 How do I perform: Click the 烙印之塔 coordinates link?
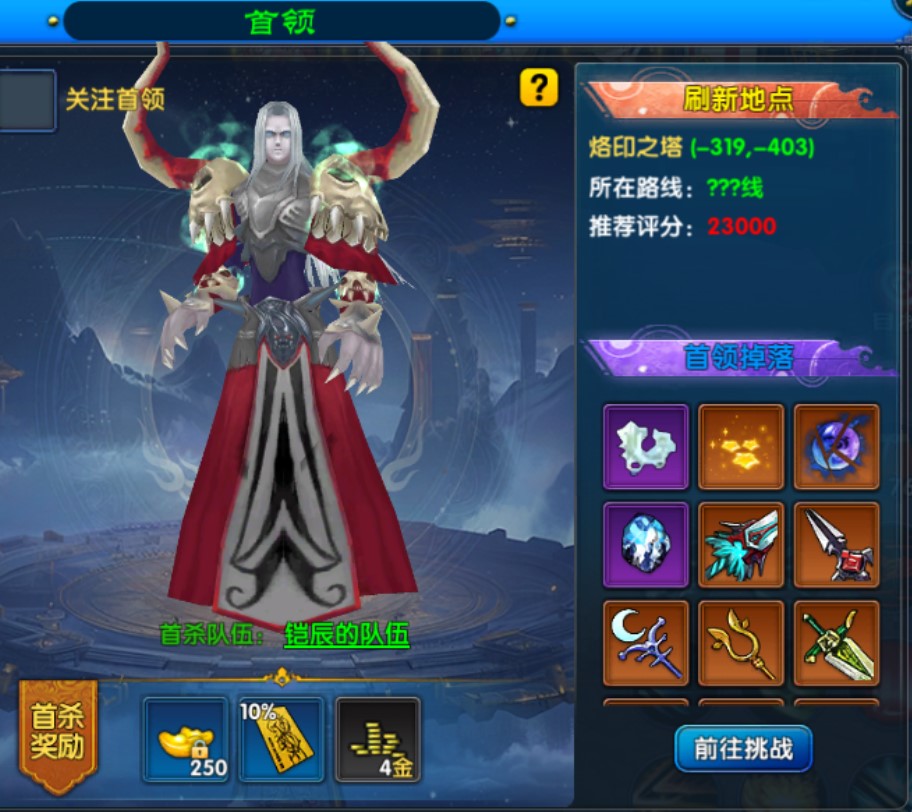point(751,148)
